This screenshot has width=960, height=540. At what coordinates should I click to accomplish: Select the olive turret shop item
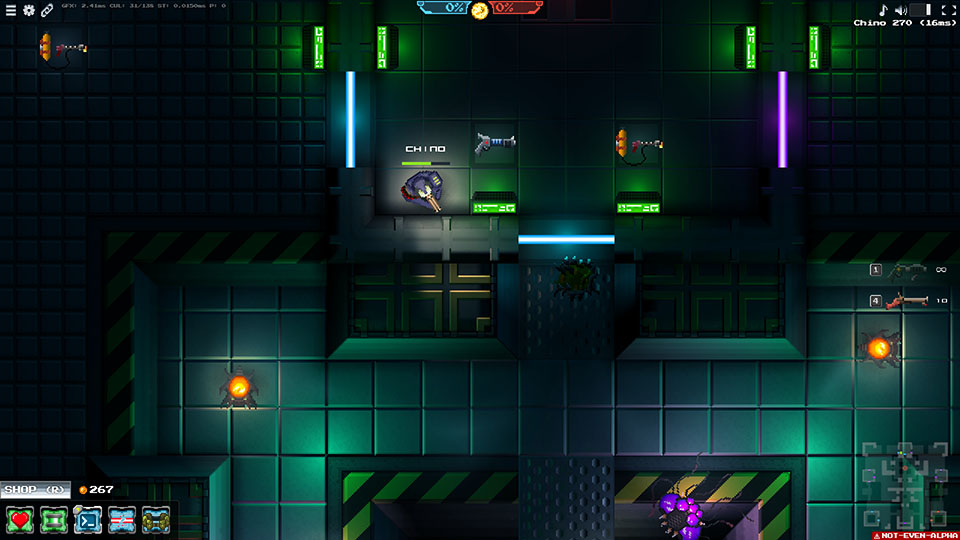point(155,520)
